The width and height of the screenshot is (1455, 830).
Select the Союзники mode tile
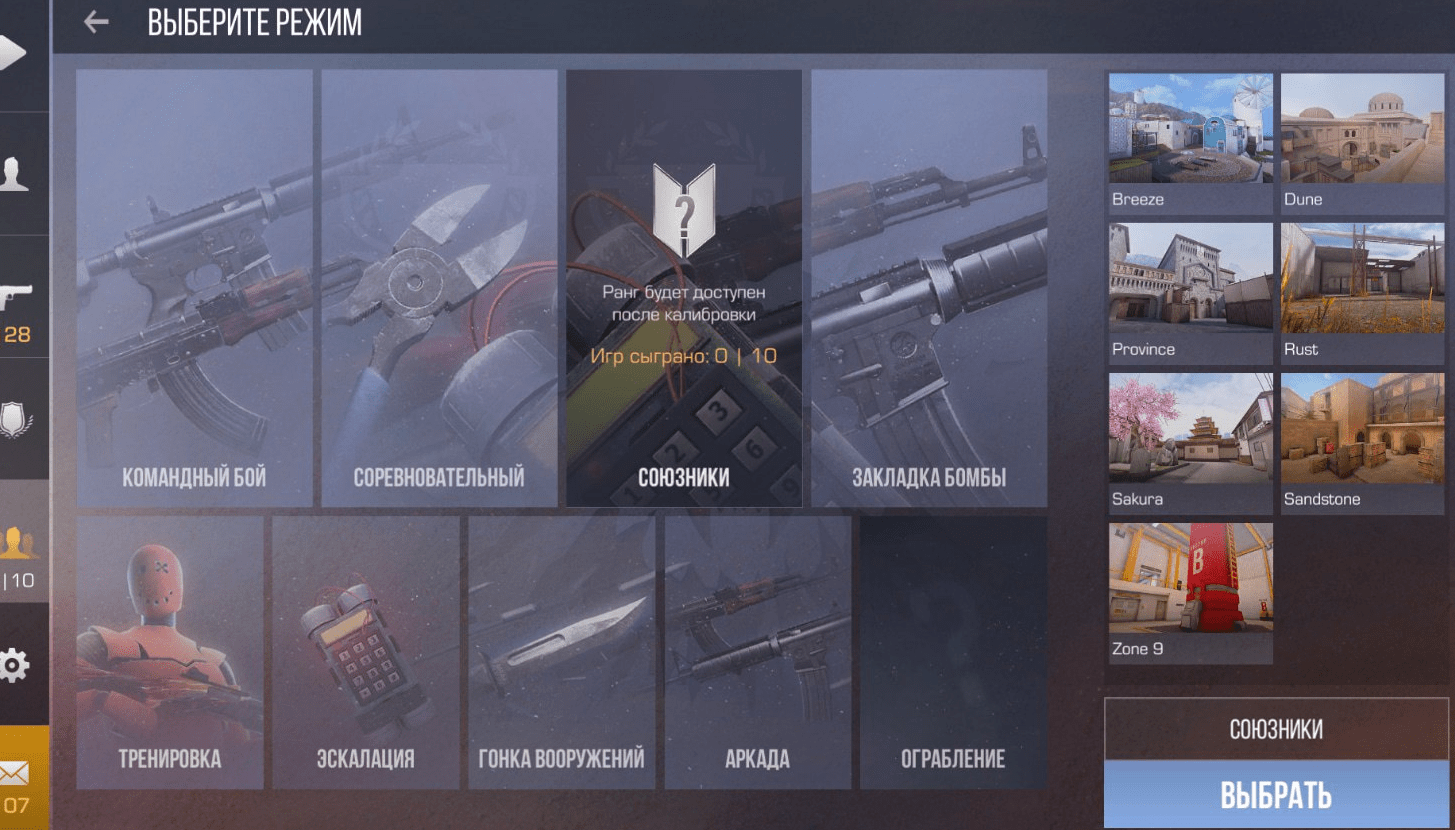pyautogui.click(x=684, y=288)
